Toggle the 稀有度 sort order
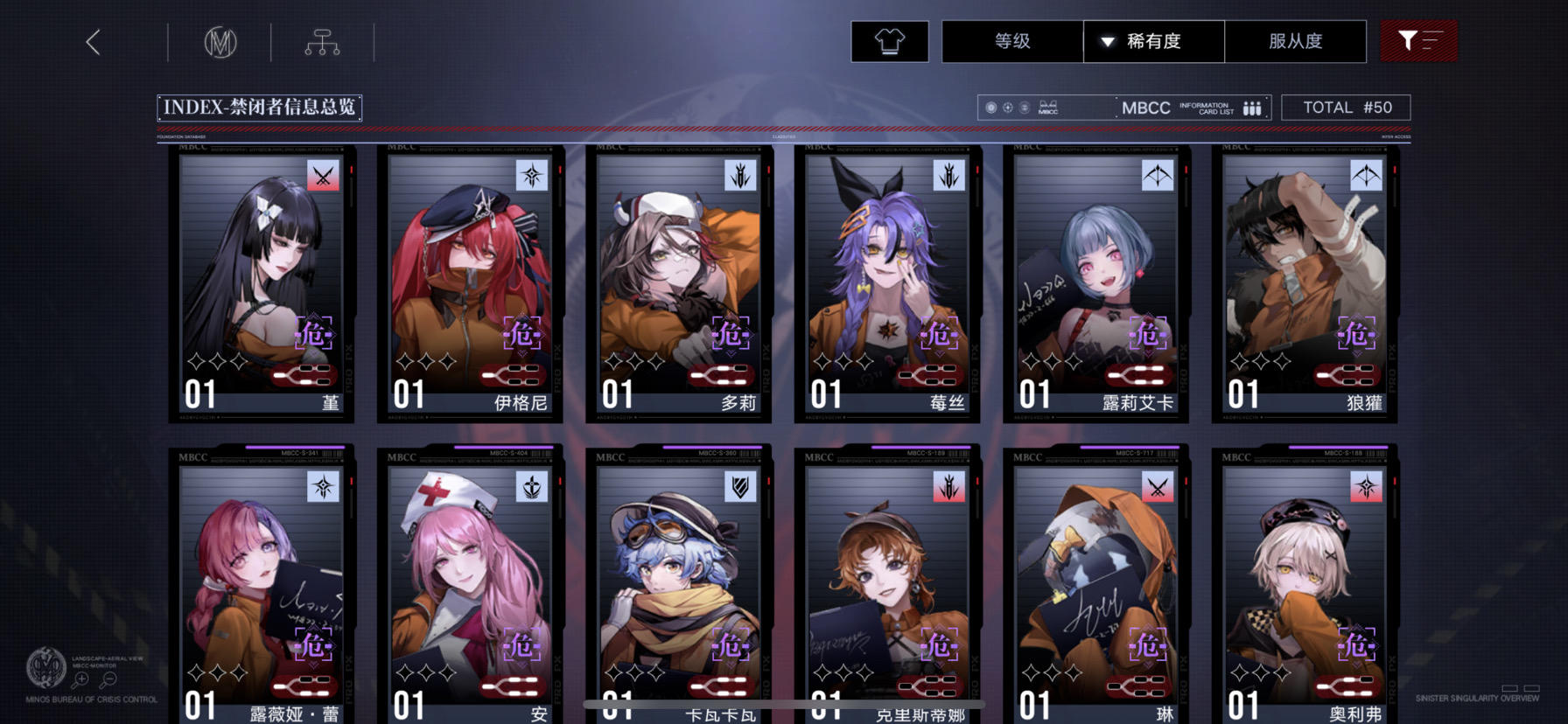Image resolution: width=1568 pixels, height=724 pixels. 1153,41
